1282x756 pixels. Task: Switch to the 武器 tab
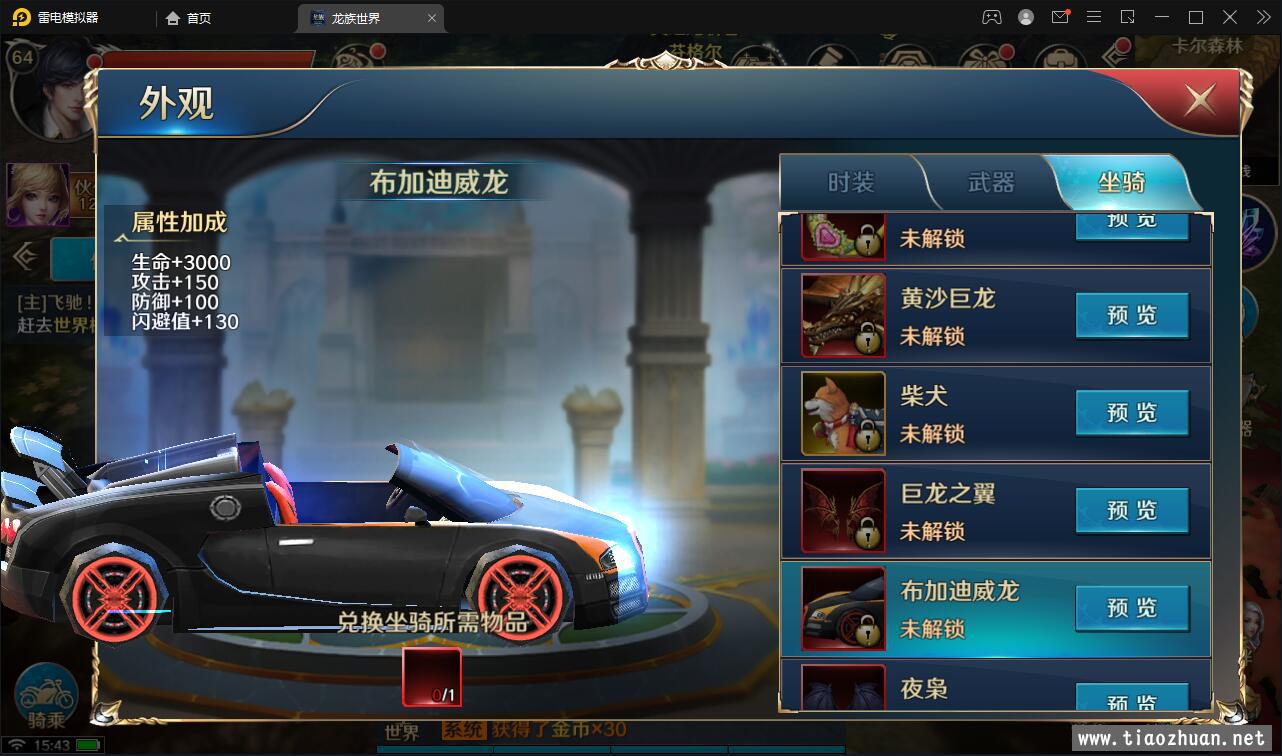click(991, 182)
